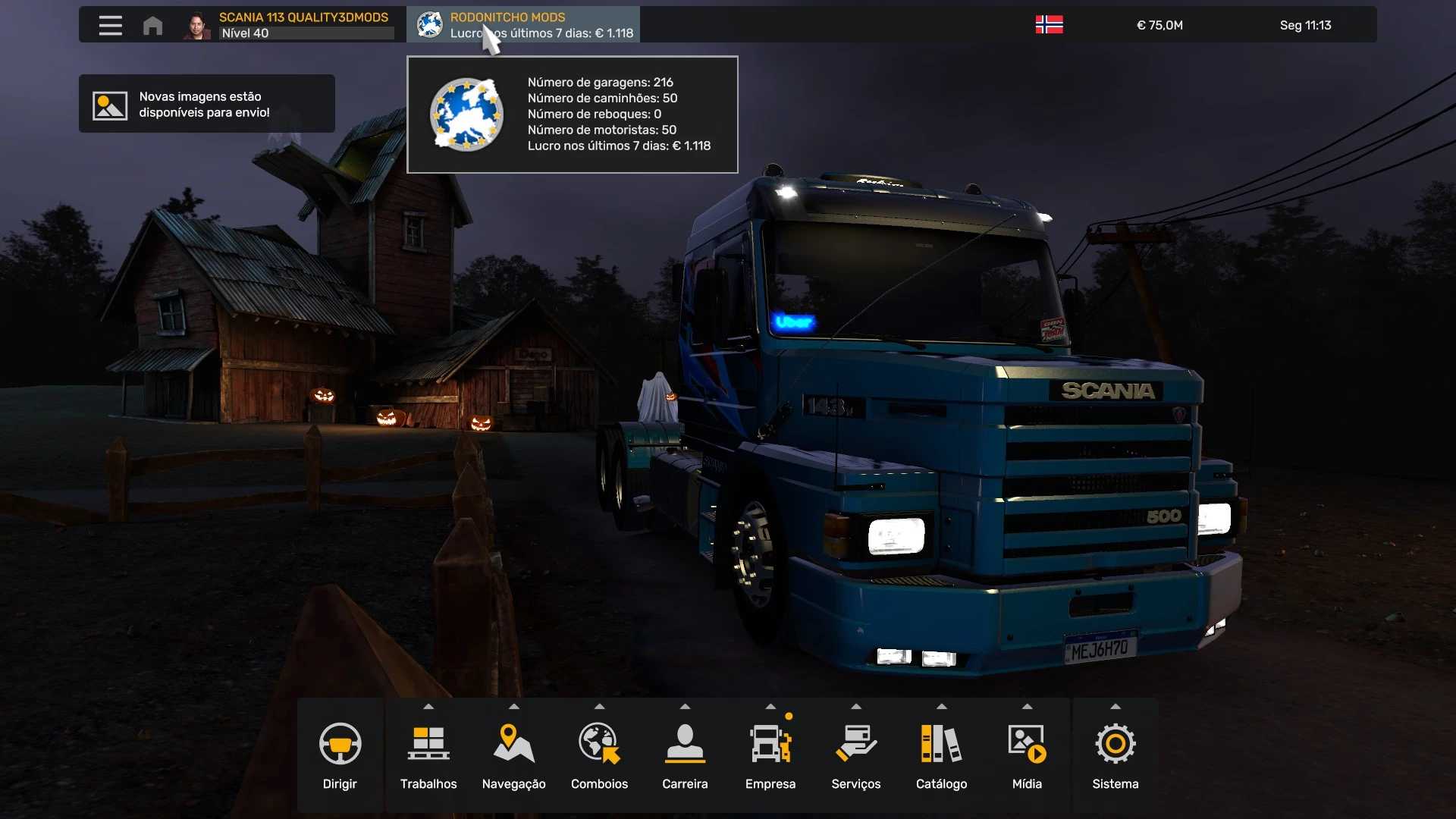This screenshot has height=819, width=1456.
Task: Open the Mídia media menu
Action: click(1027, 756)
